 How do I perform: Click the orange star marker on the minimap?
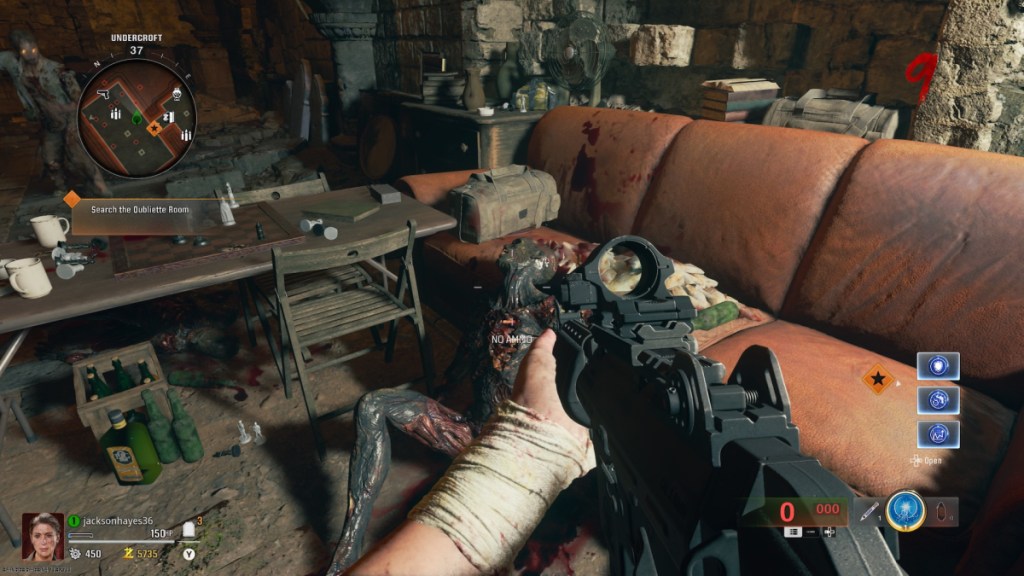click(155, 128)
